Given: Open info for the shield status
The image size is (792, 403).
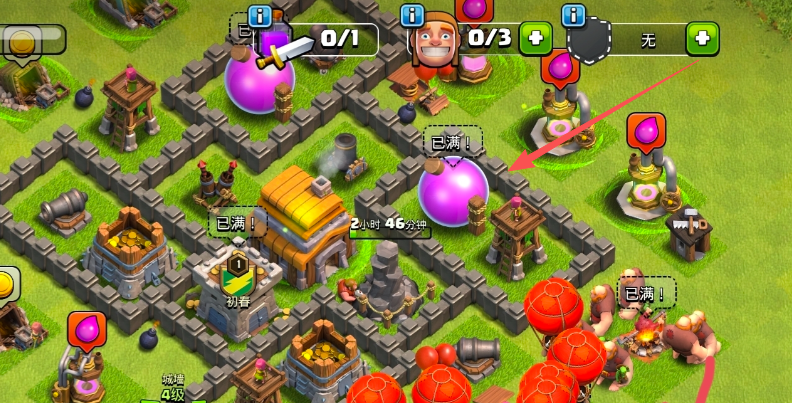Looking at the screenshot, I should point(574,16).
